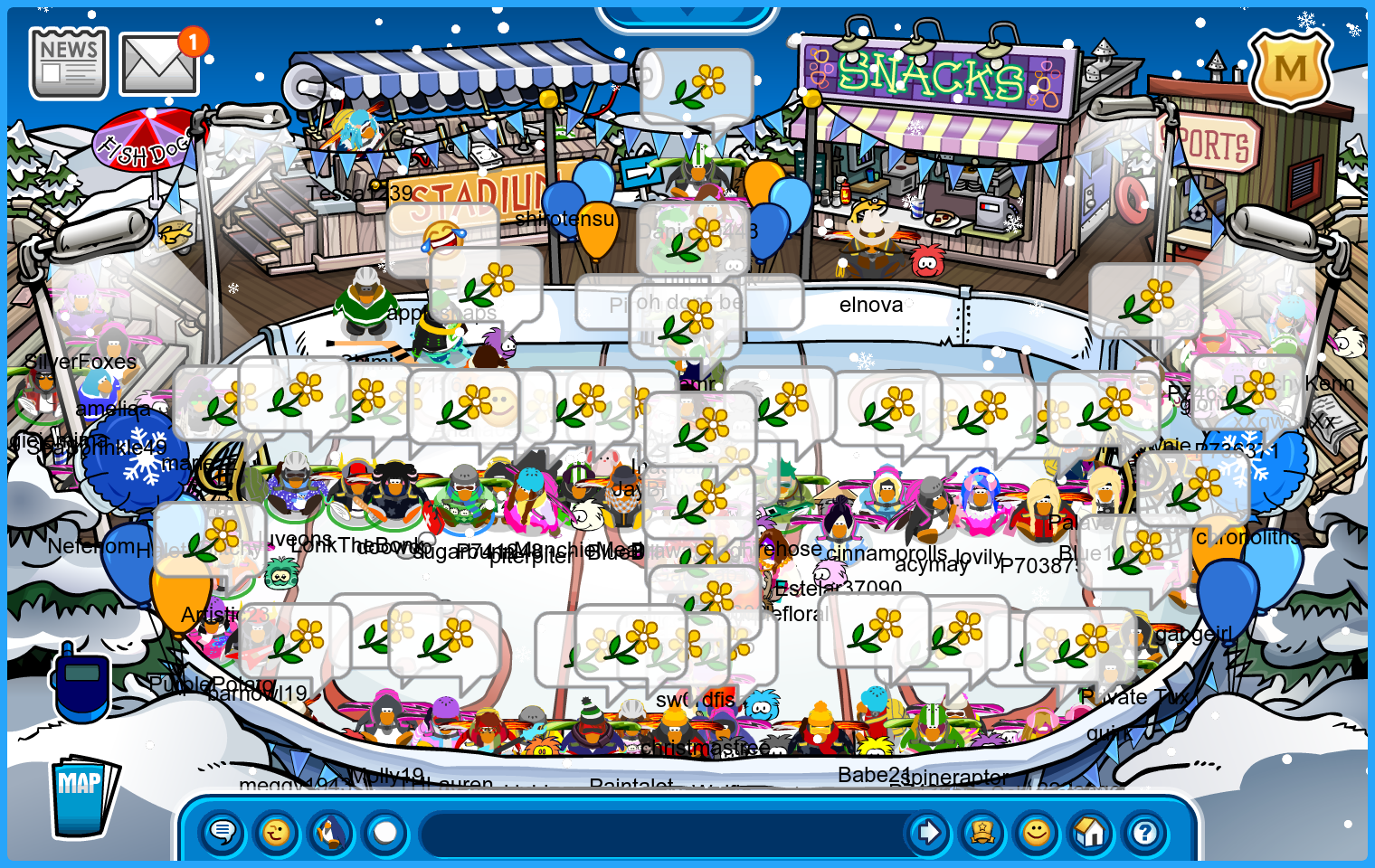Select the snowball throw button
This screenshot has width=1375, height=868.
coord(385,832)
